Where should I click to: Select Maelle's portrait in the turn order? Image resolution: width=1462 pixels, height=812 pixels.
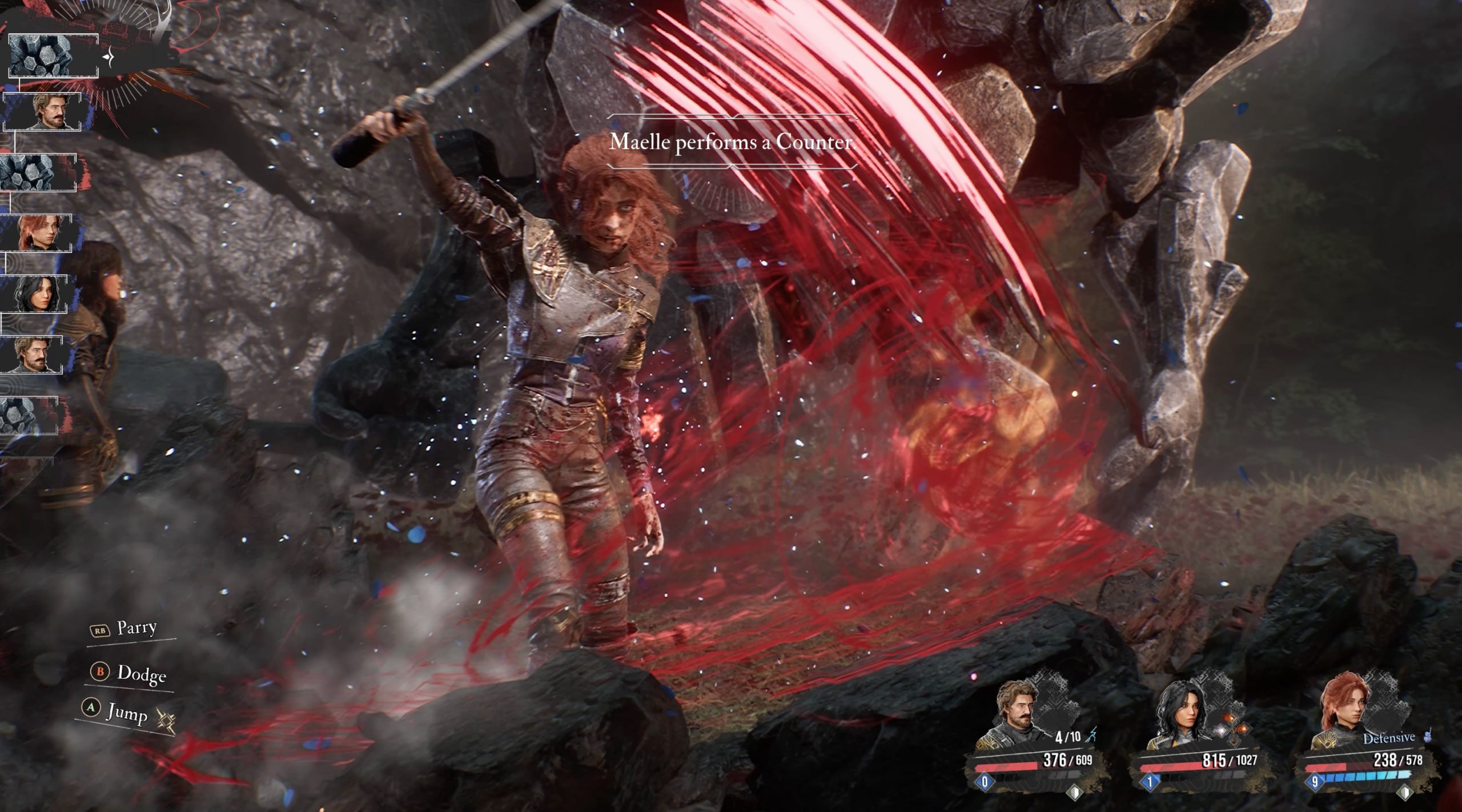[x=38, y=232]
